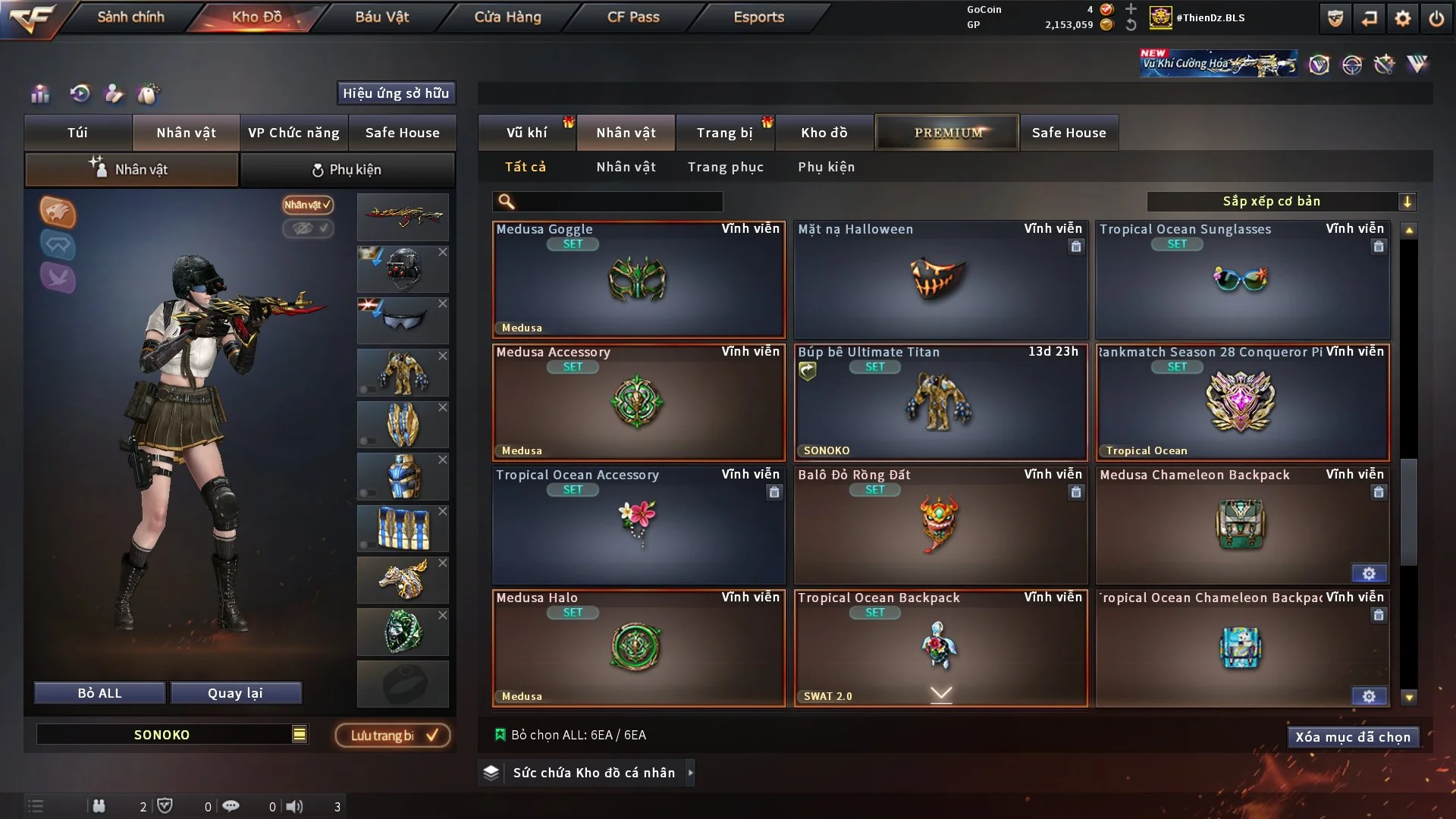Open the Sắp xếp cơ bản dropdown

click(1281, 202)
